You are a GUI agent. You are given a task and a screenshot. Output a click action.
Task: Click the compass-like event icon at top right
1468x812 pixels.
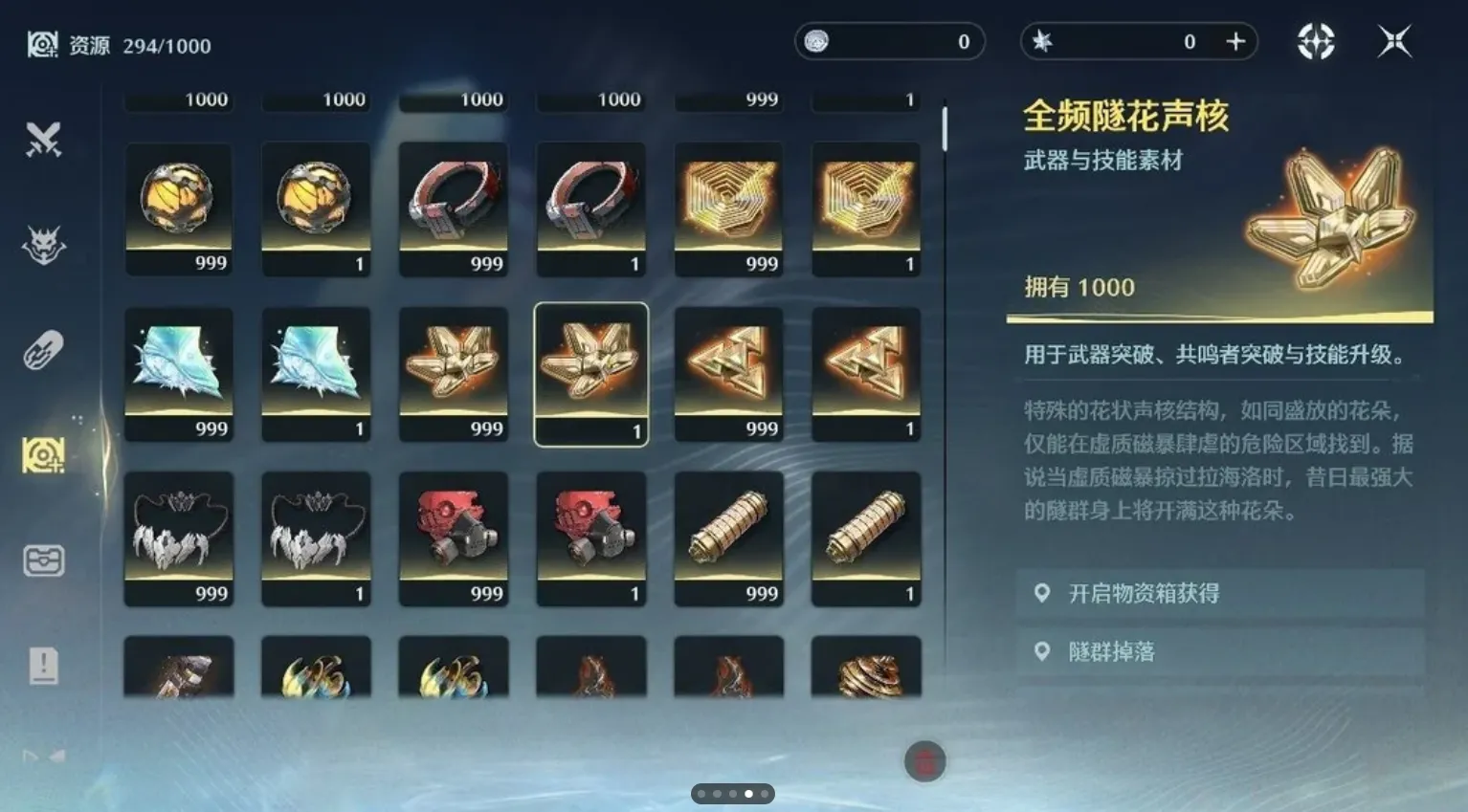pyautogui.click(x=1317, y=40)
